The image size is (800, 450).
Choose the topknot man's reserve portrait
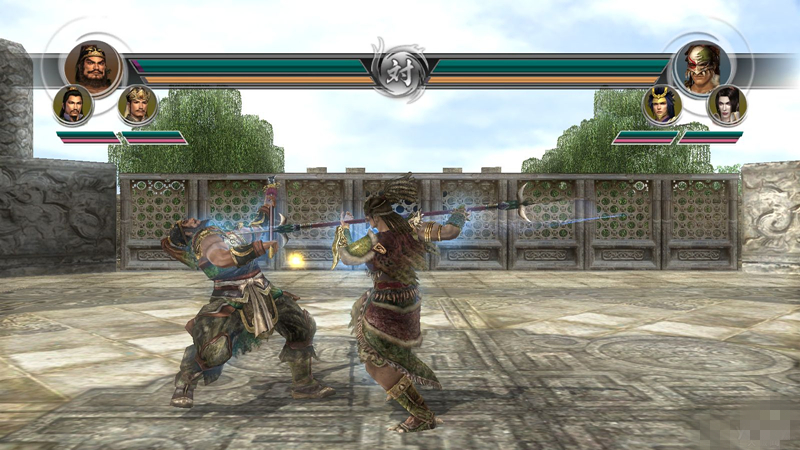[73, 104]
